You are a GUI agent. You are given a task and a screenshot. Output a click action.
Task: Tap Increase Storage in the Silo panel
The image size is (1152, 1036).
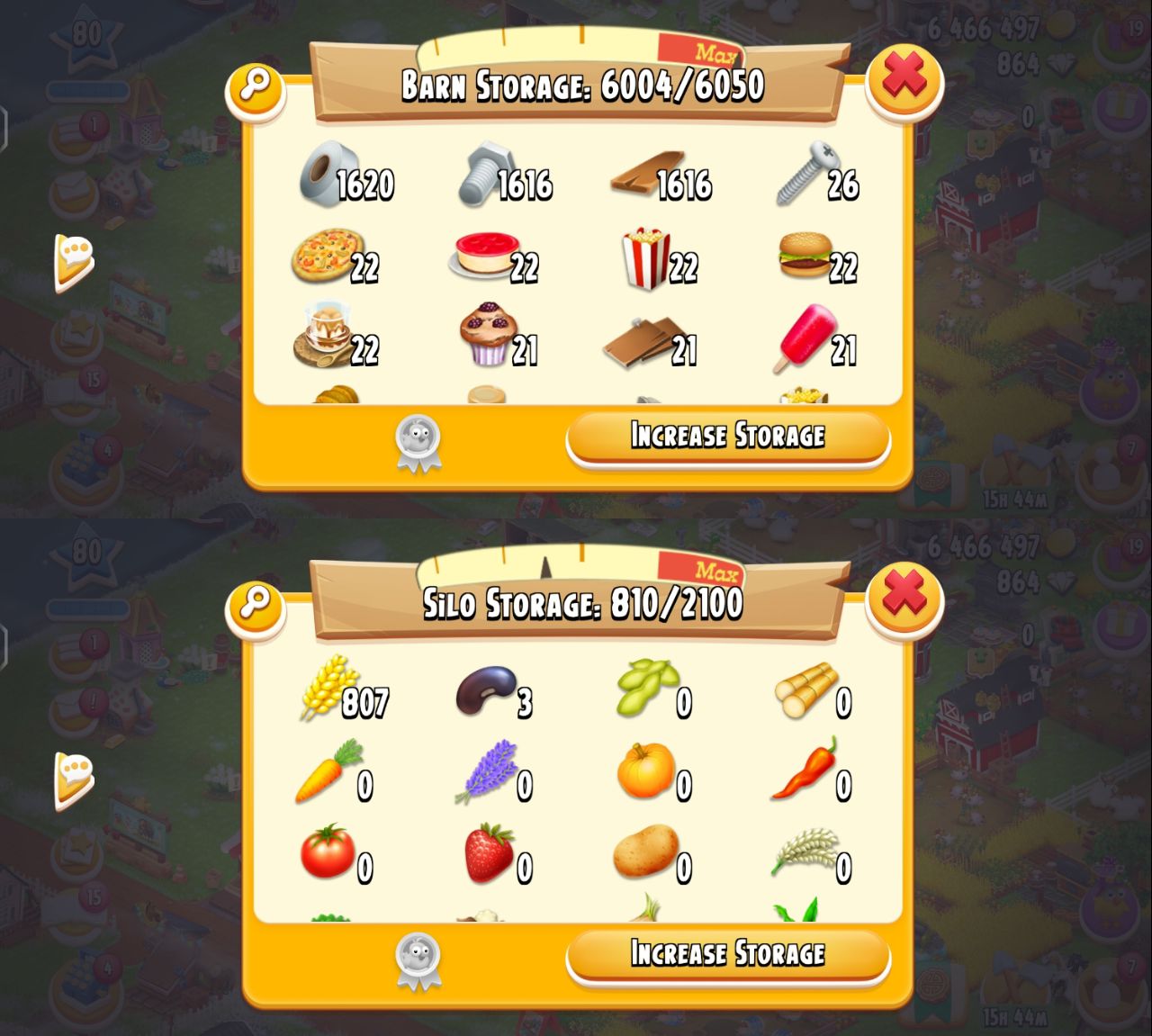tap(727, 954)
